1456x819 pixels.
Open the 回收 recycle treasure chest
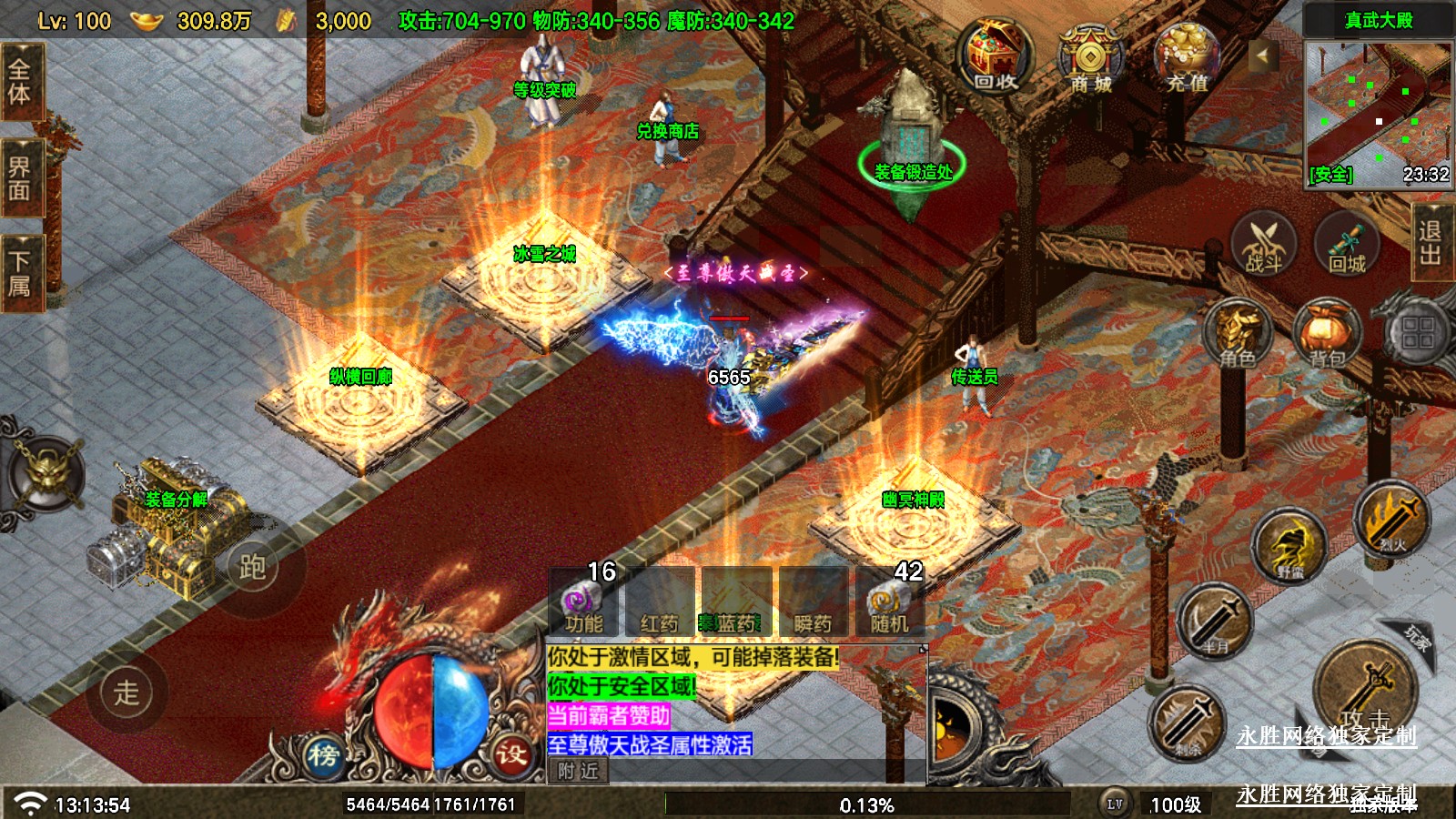(995, 56)
